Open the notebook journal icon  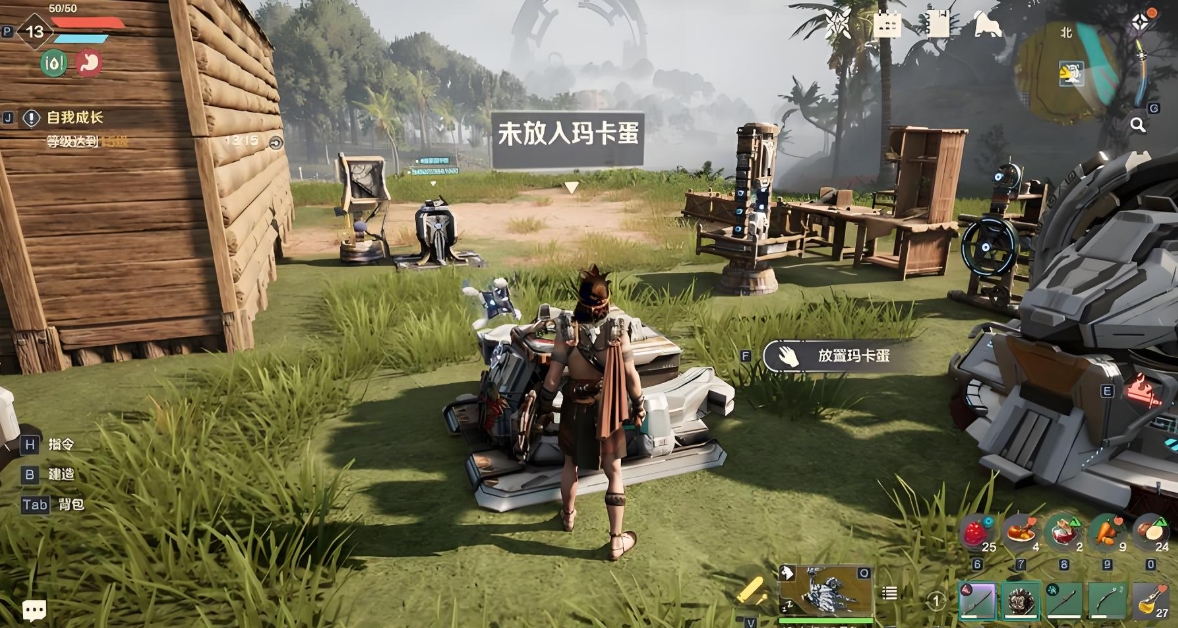click(x=938, y=24)
